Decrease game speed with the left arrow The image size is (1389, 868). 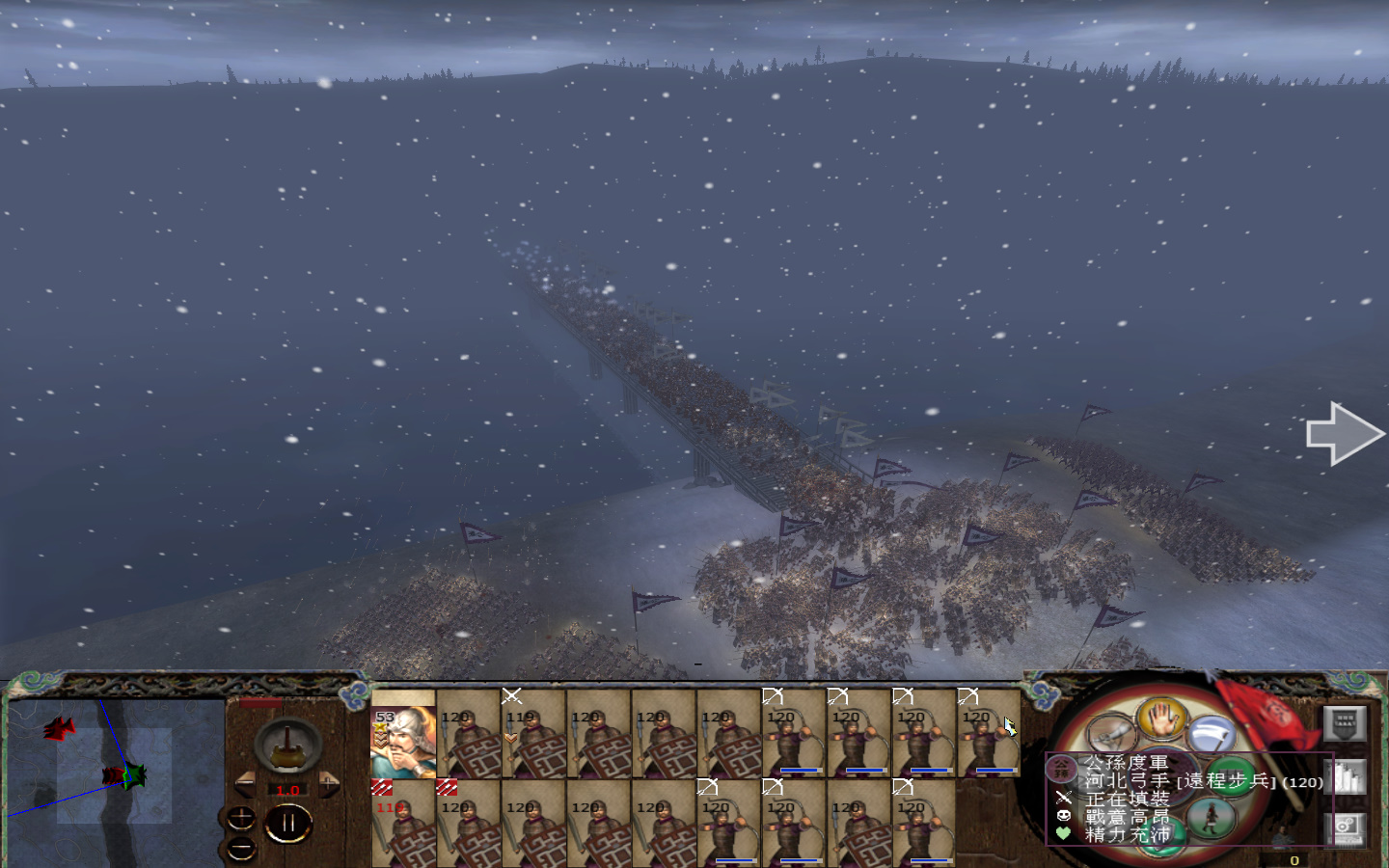247,783
